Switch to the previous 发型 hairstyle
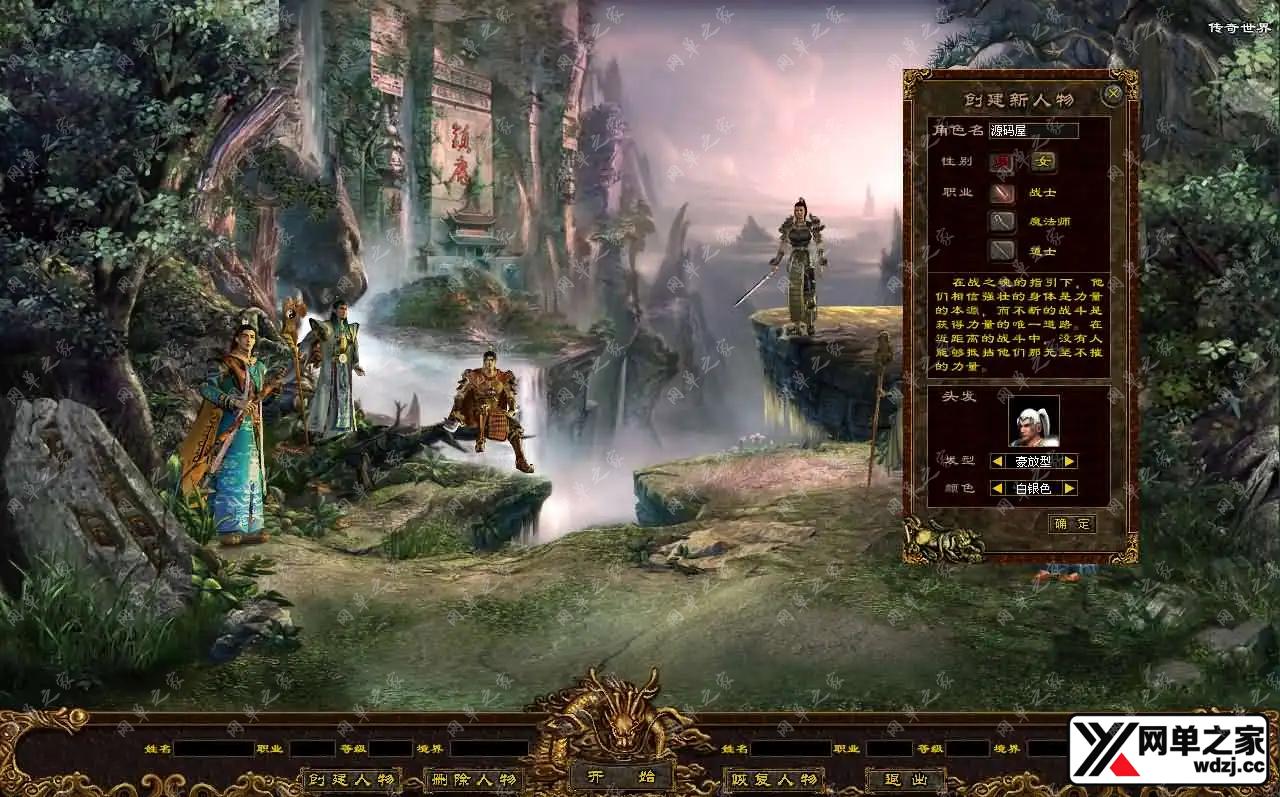The width and height of the screenshot is (1280, 797). pos(997,461)
